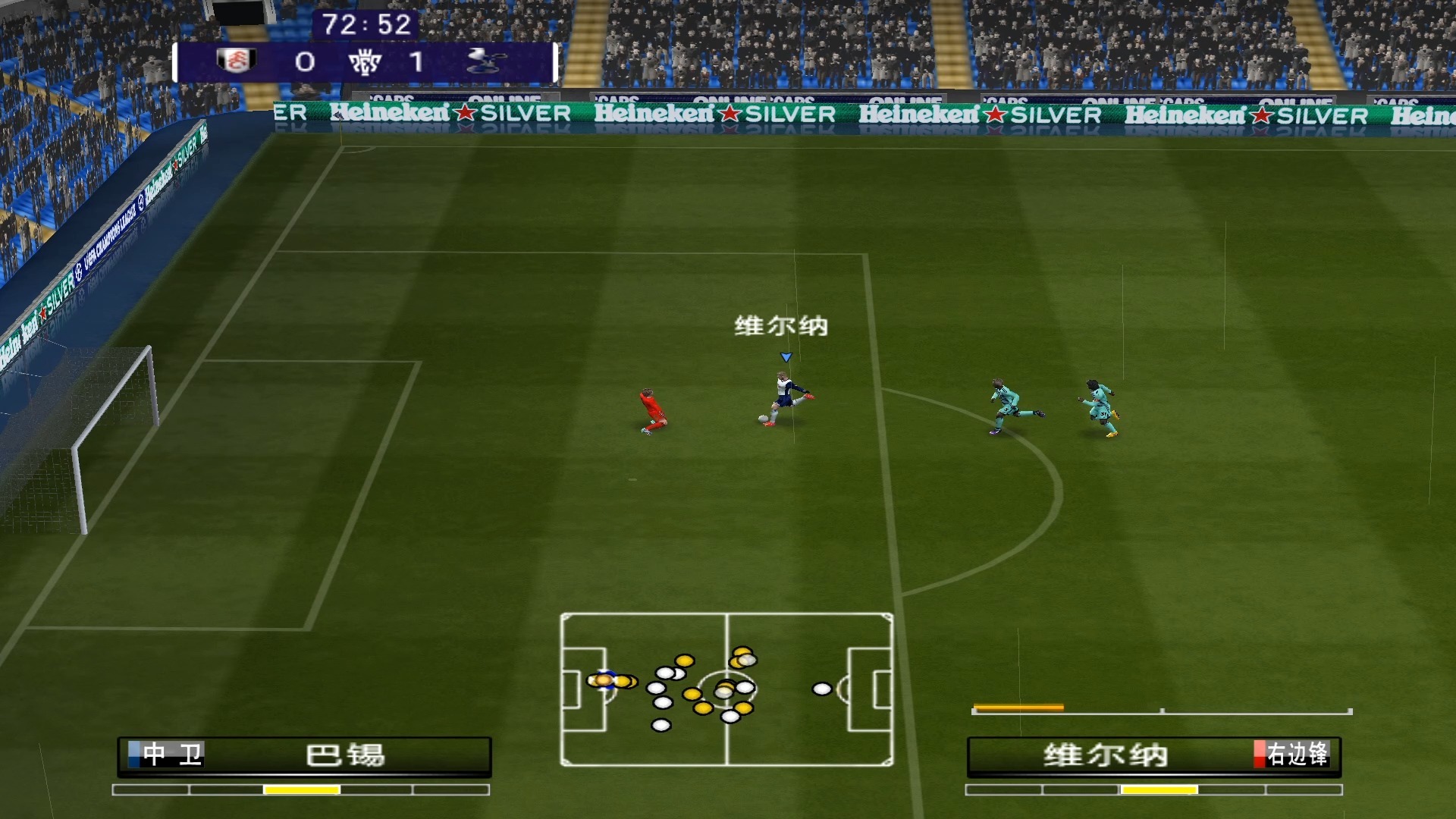Click the Fulham crest in the scoreboard
The height and width of the screenshot is (819, 1456).
point(236,61)
